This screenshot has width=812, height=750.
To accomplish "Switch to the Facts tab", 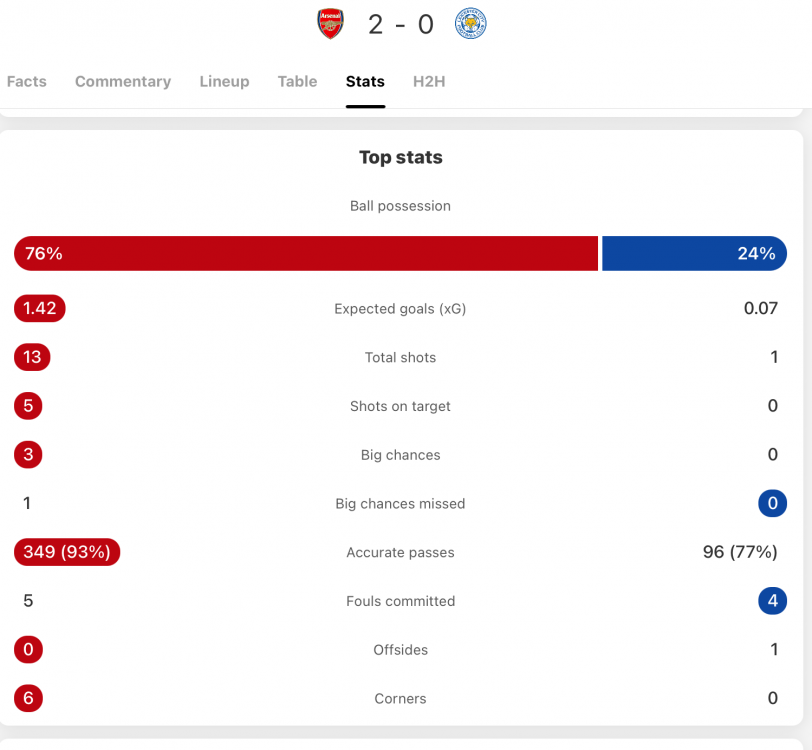I will pos(27,82).
